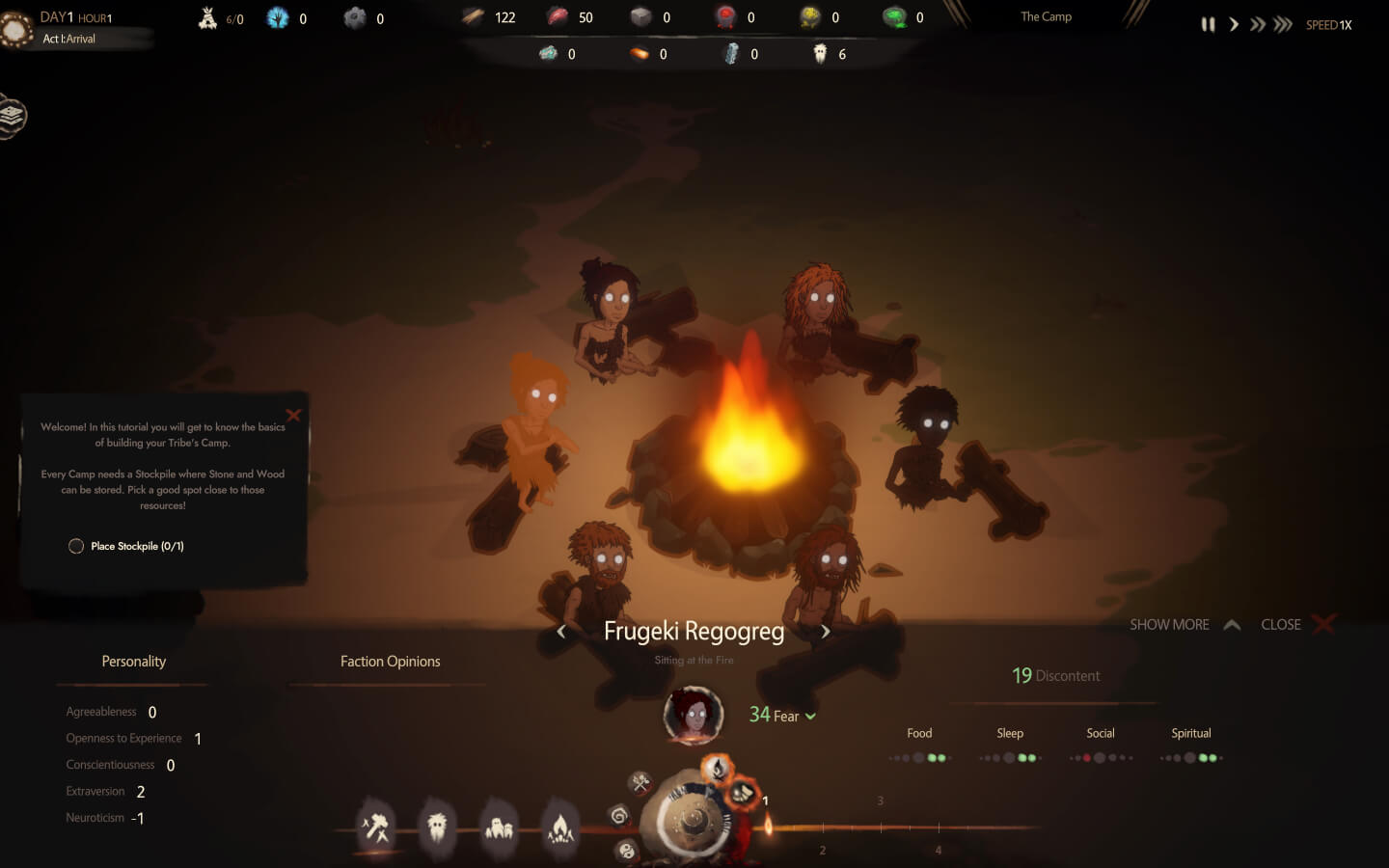Switch to Faction Opinions tab
The image size is (1389, 868).
coord(390,662)
